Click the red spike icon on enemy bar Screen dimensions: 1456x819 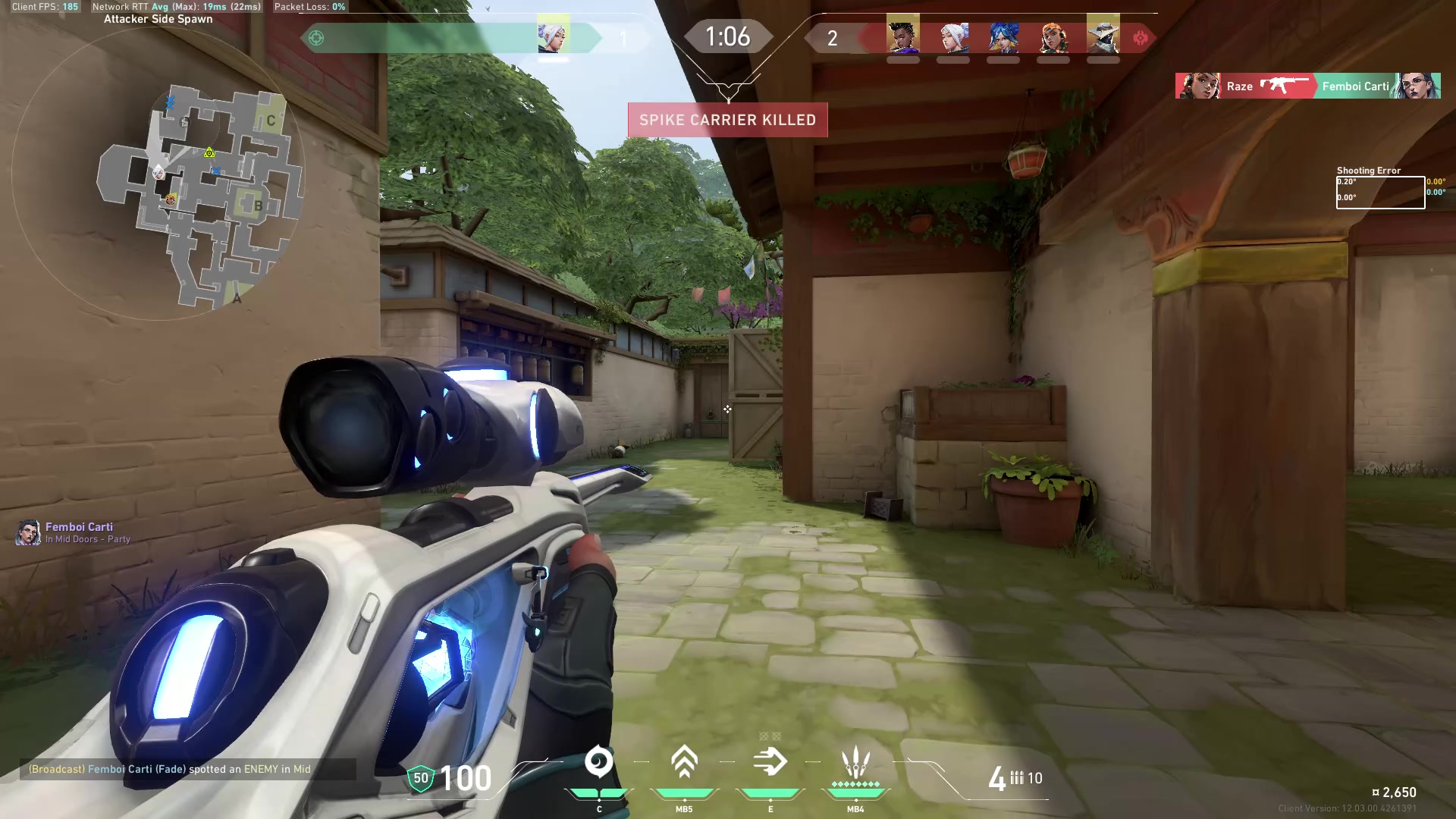pyautogui.click(x=1141, y=38)
